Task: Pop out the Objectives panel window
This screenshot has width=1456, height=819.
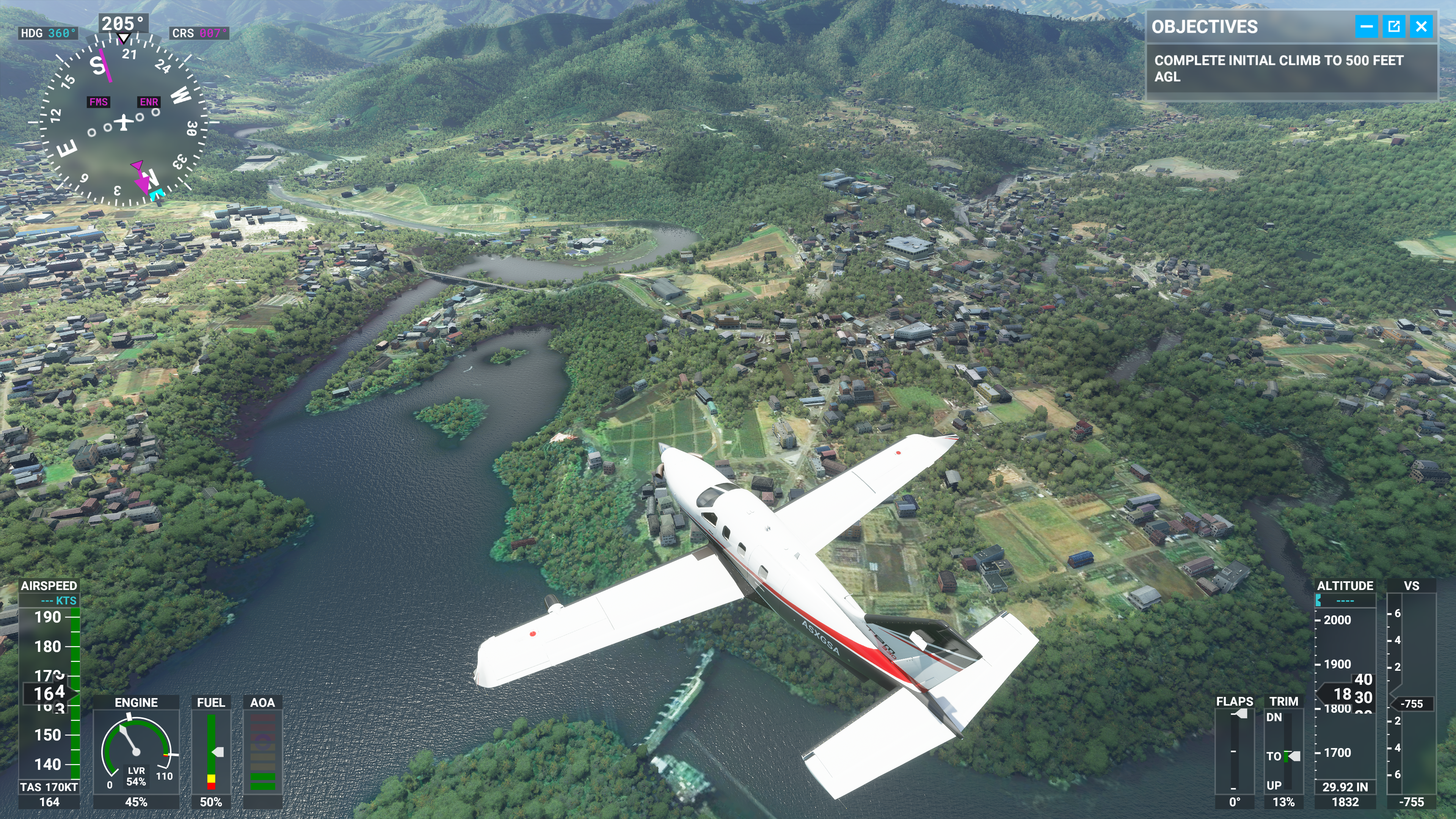Action: click(1394, 27)
